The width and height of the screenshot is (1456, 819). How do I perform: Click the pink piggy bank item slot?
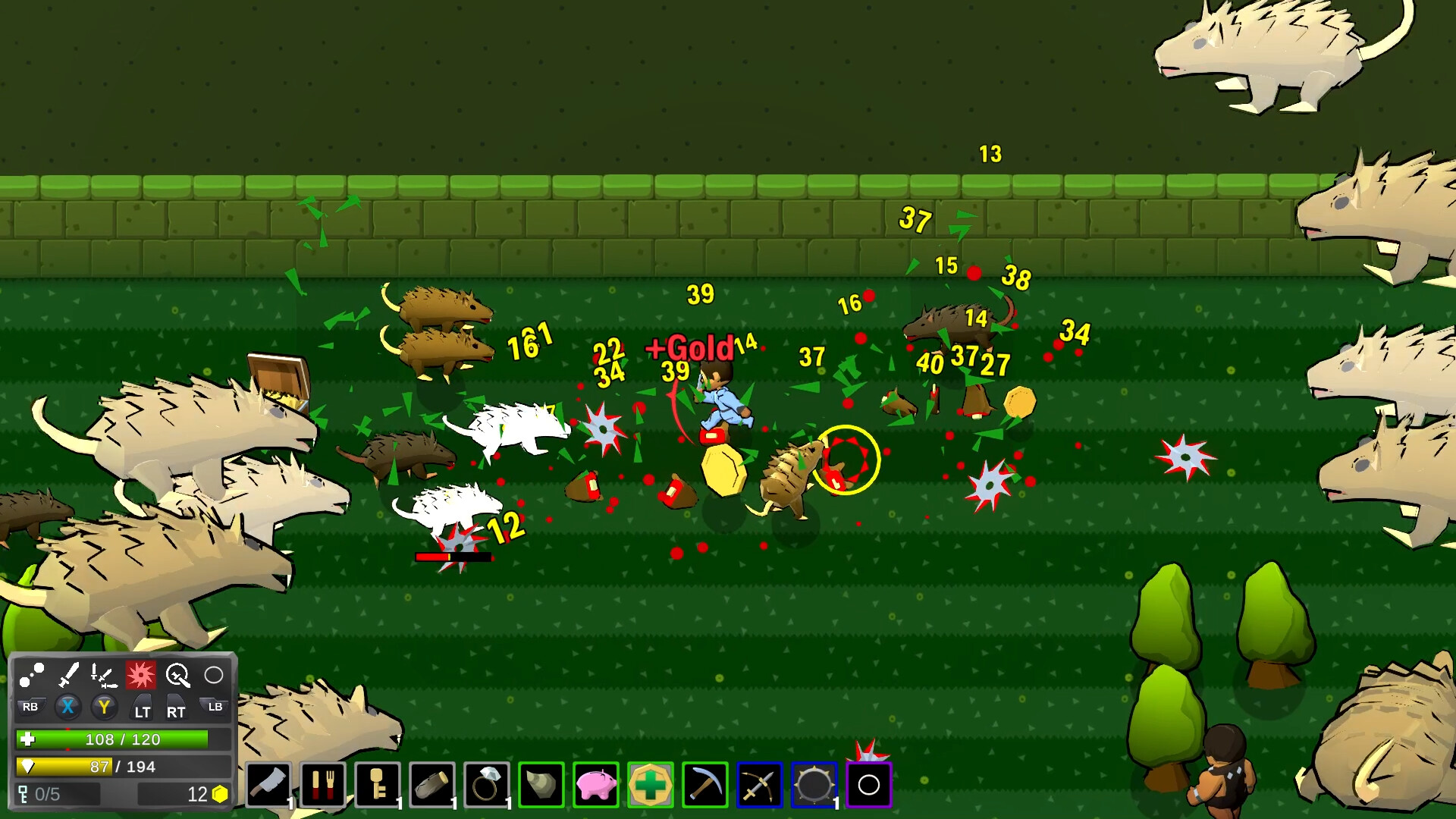click(x=595, y=784)
